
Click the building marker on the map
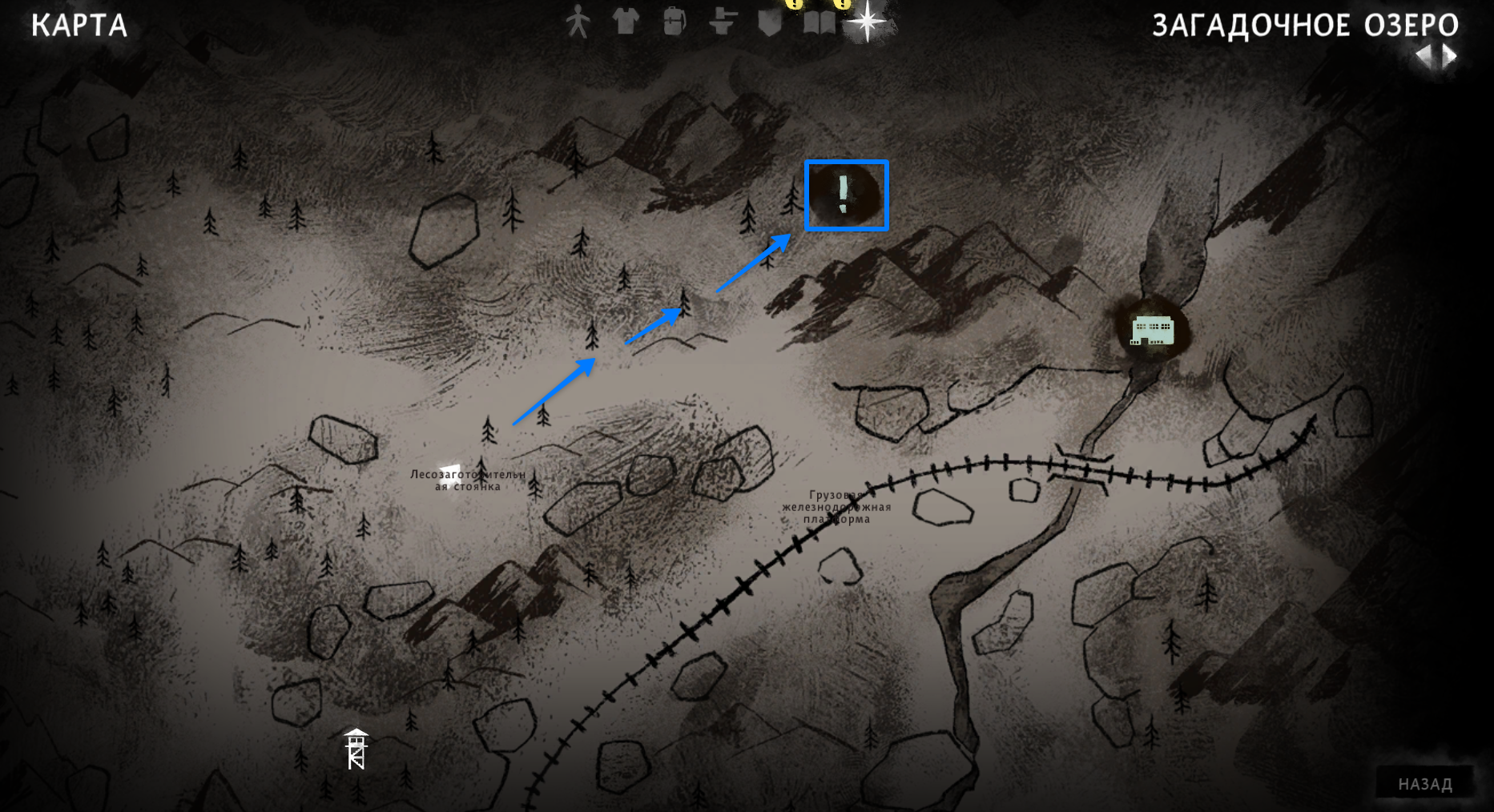click(1152, 330)
